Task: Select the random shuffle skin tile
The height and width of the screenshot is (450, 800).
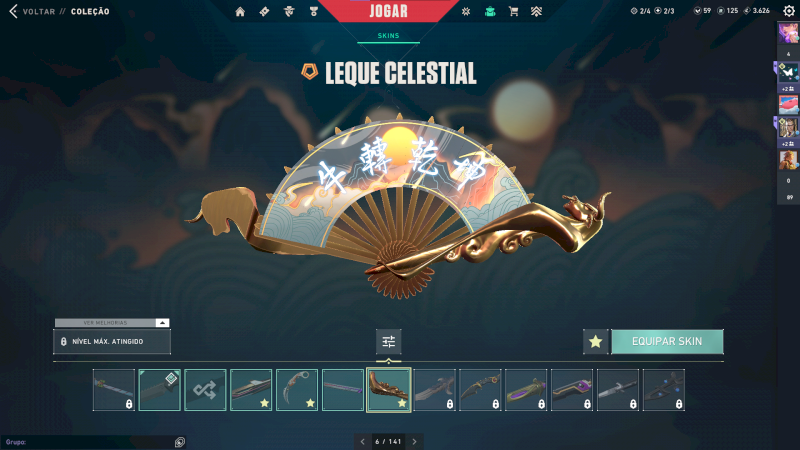Action: [x=205, y=390]
